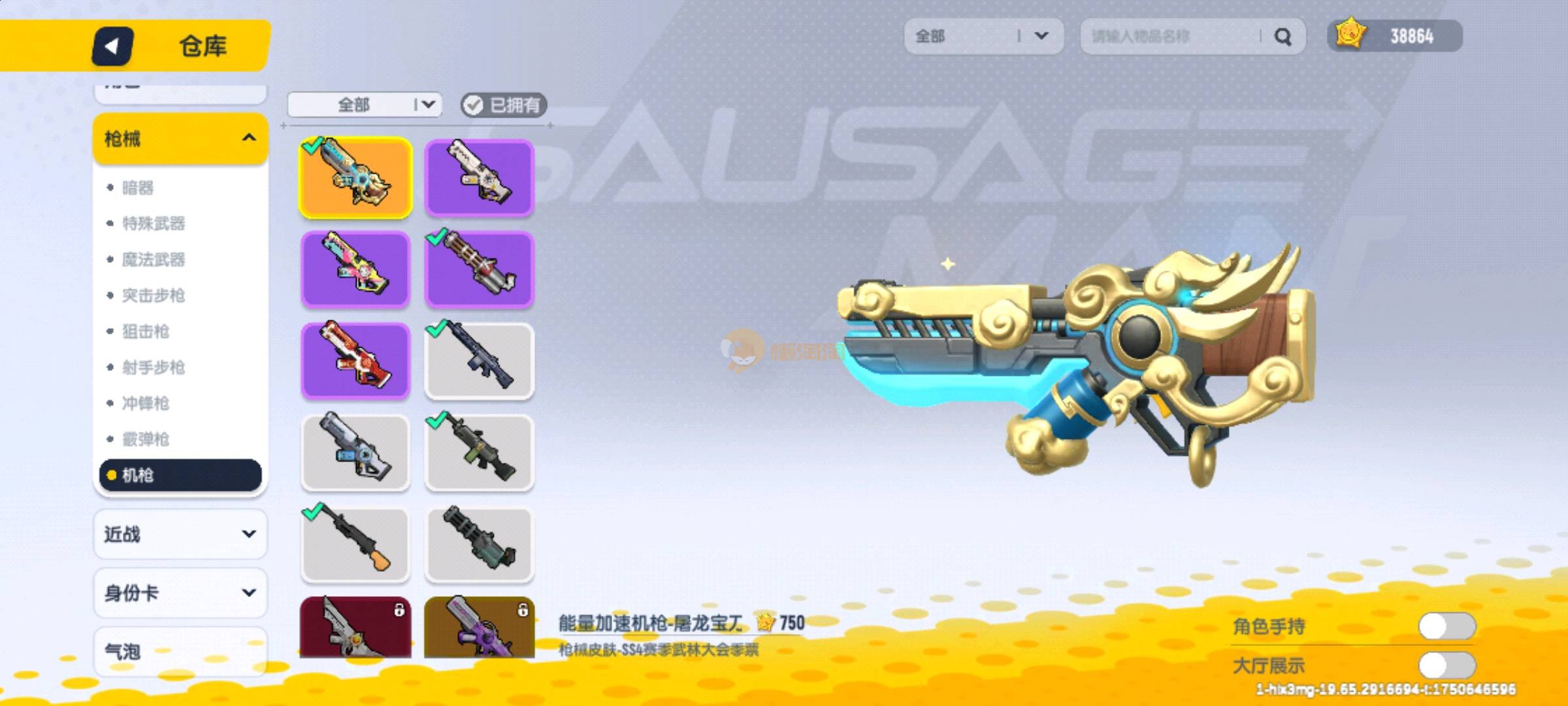
Task: Switch to 魔法武器 list
Action: (154, 260)
